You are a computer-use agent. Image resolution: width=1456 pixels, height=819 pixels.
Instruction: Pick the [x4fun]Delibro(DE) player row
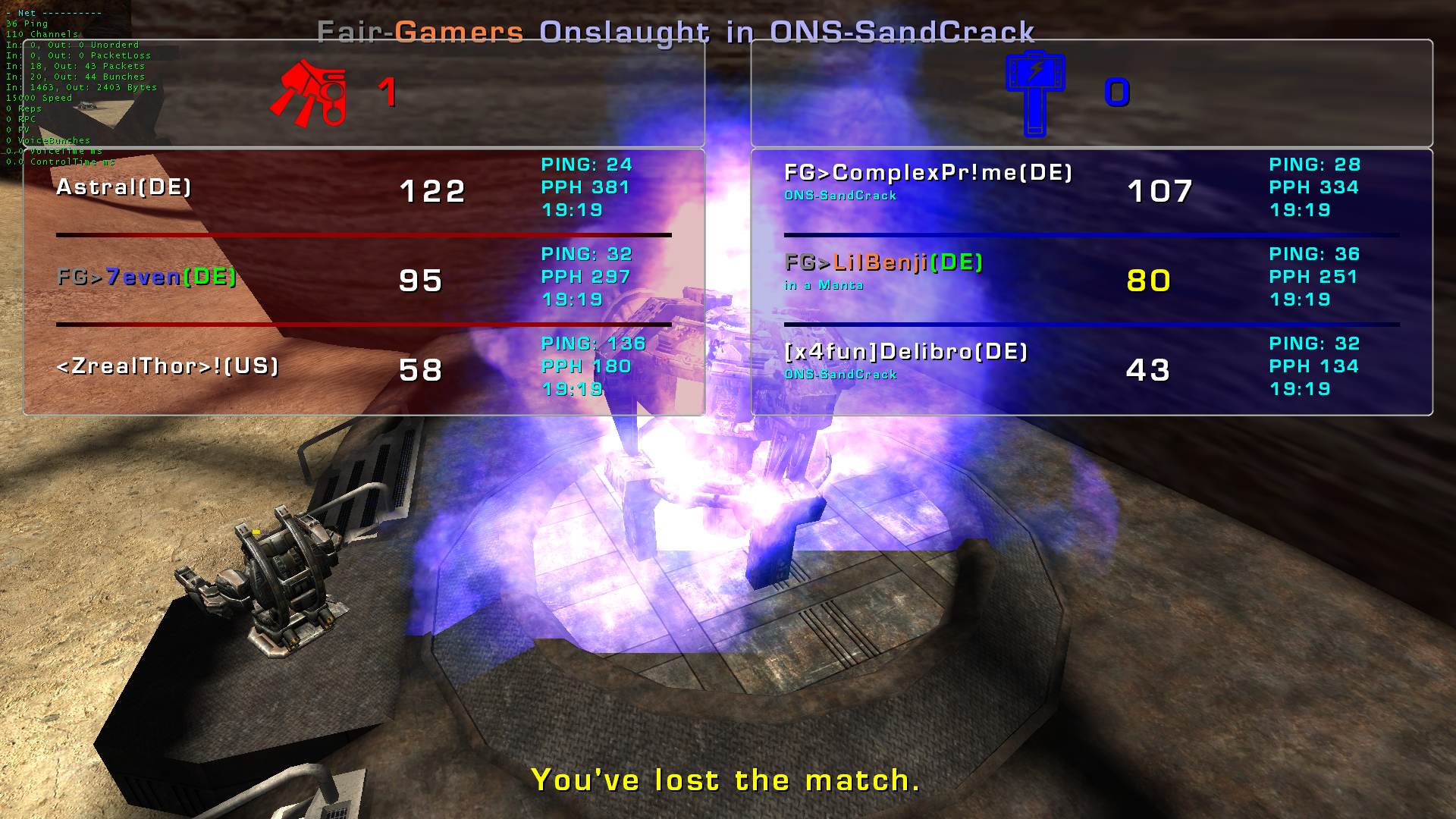tap(905, 352)
